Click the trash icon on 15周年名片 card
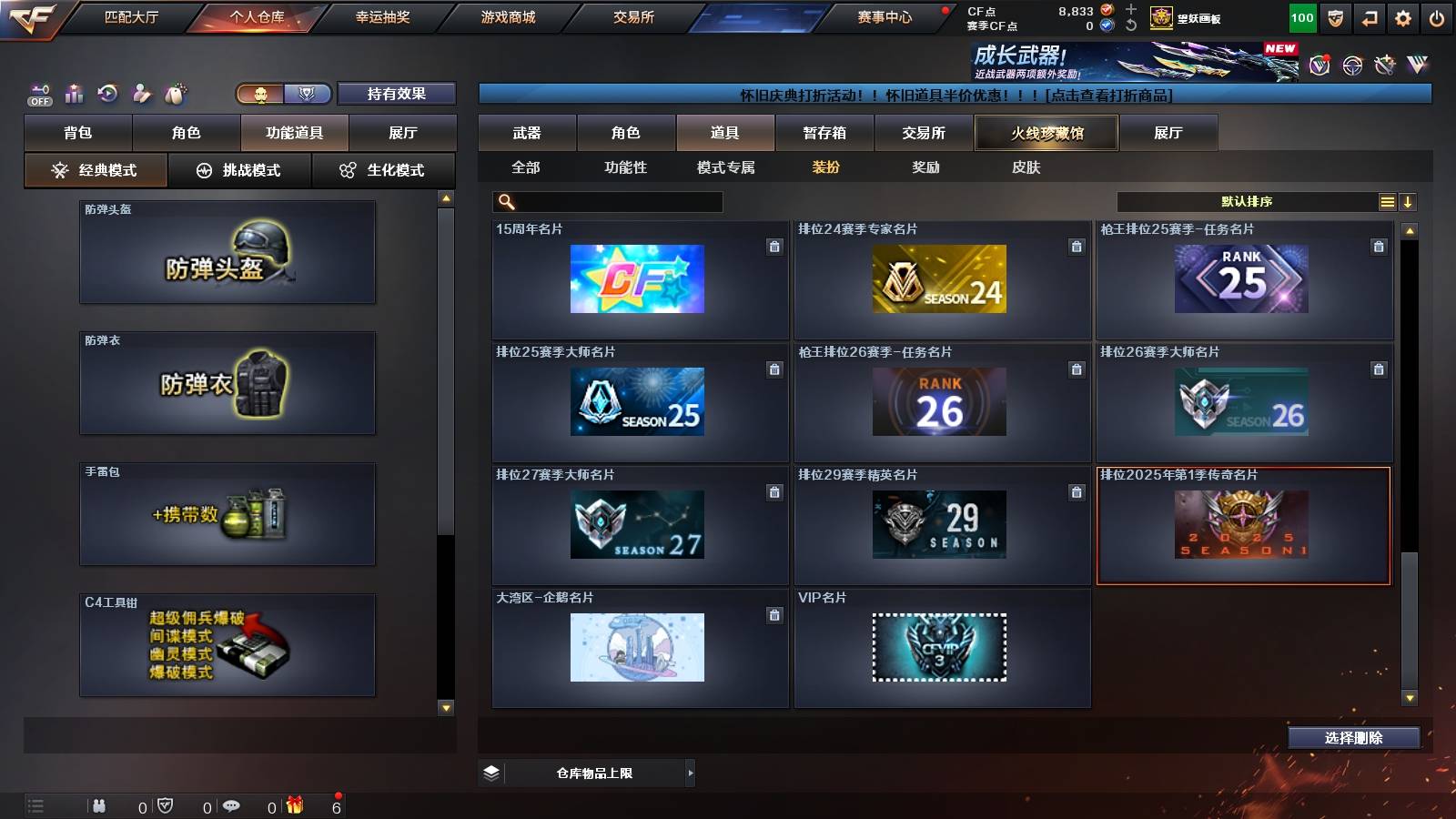The image size is (1456, 819). pyautogui.click(x=774, y=246)
